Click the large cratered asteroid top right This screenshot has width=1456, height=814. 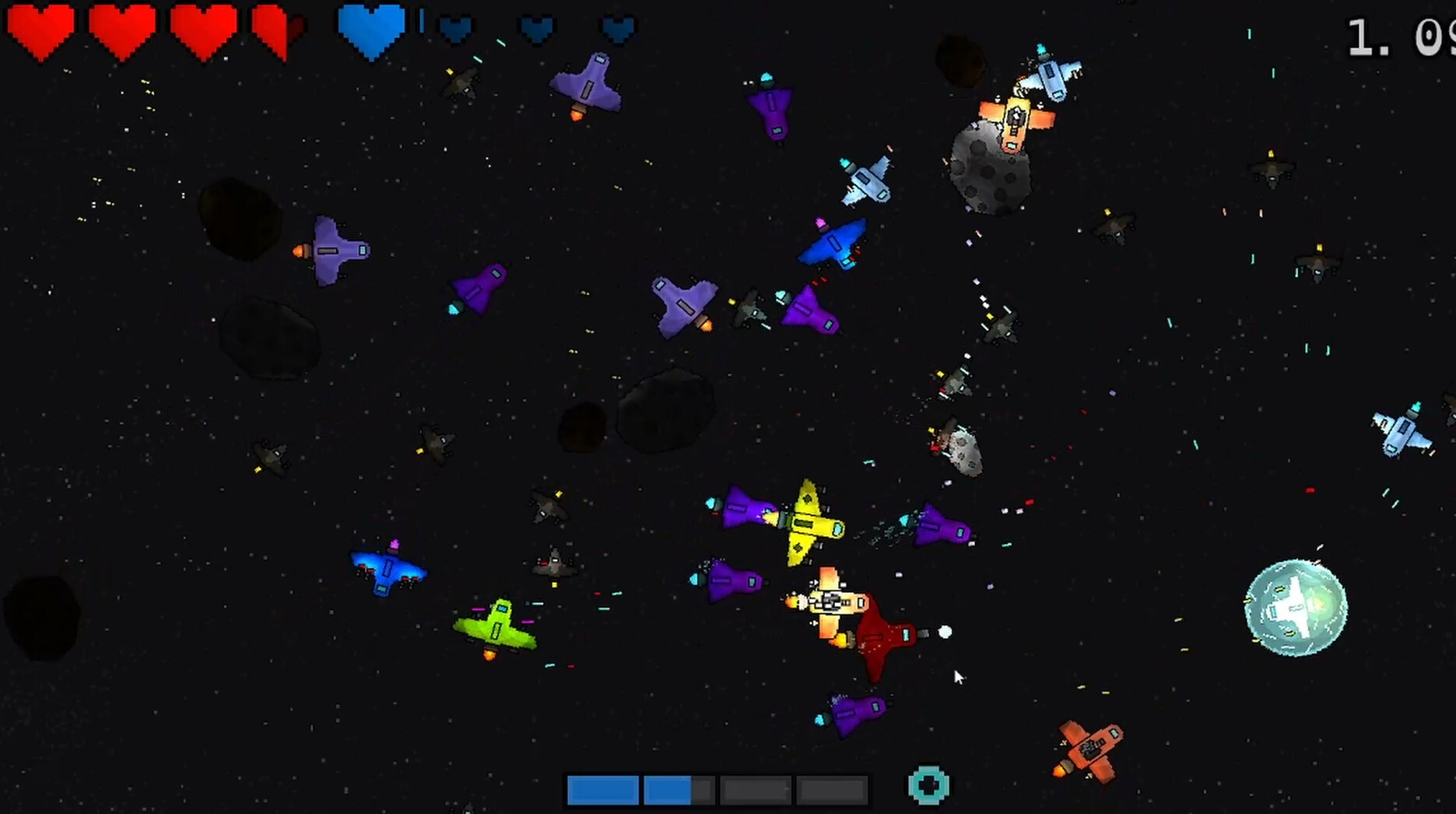[988, 167]
